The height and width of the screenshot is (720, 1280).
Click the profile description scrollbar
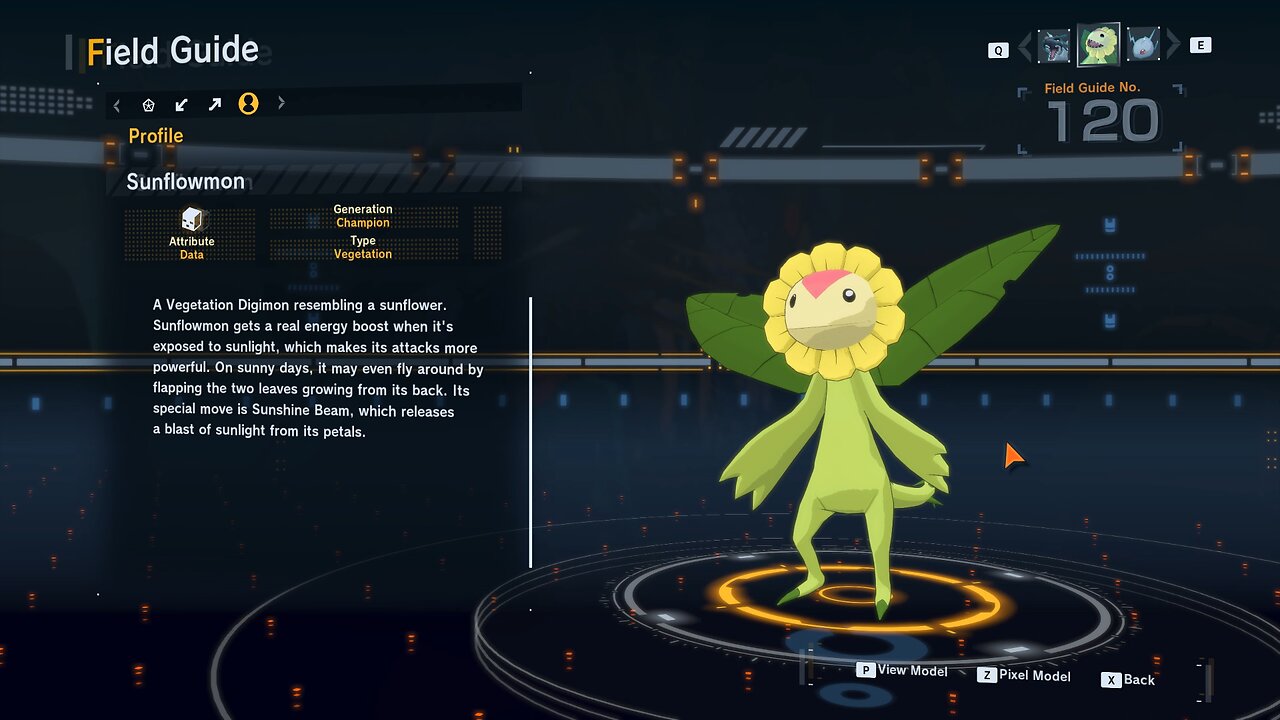point(530,432)
